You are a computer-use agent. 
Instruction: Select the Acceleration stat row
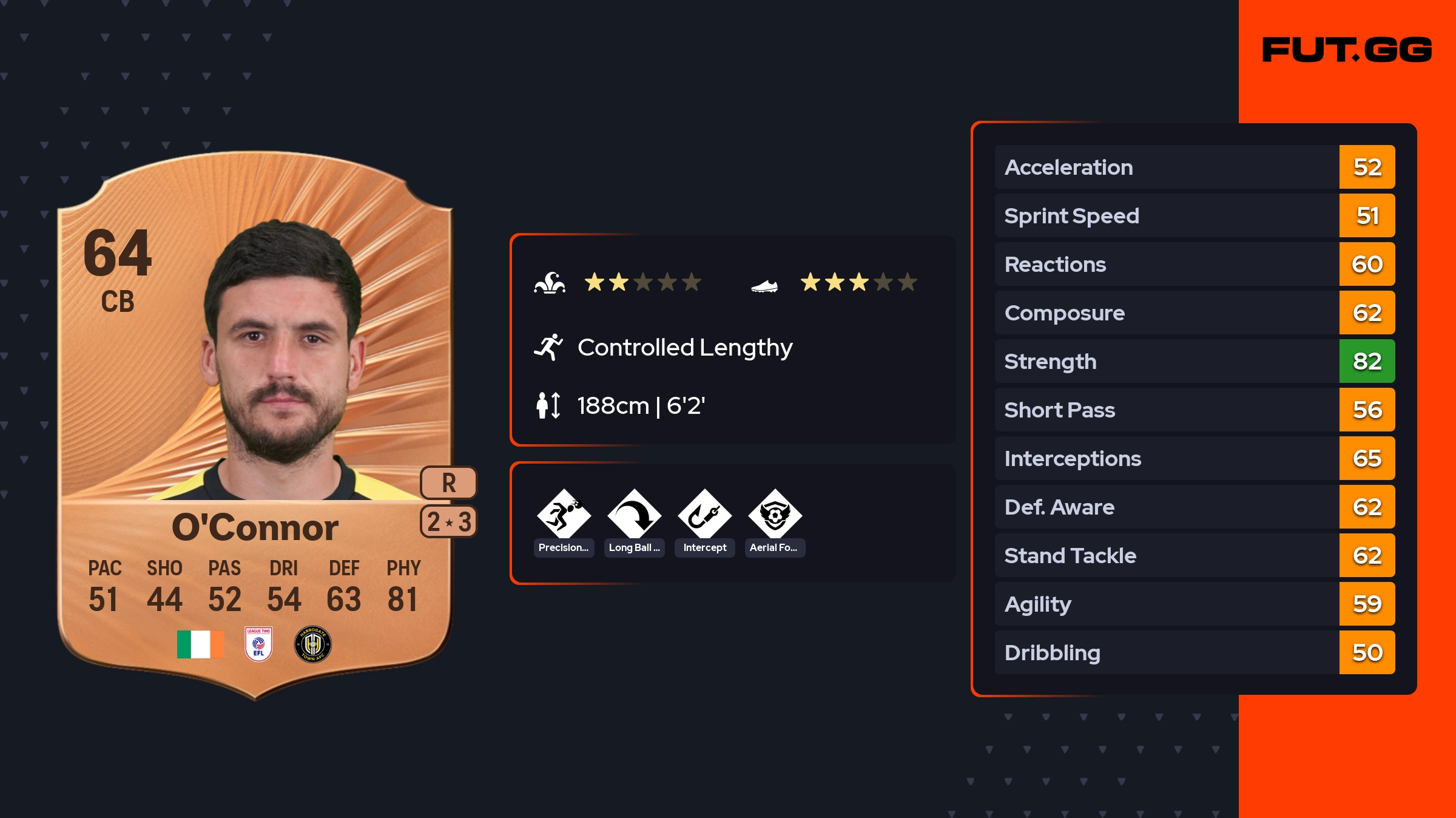coord(1194,167)
